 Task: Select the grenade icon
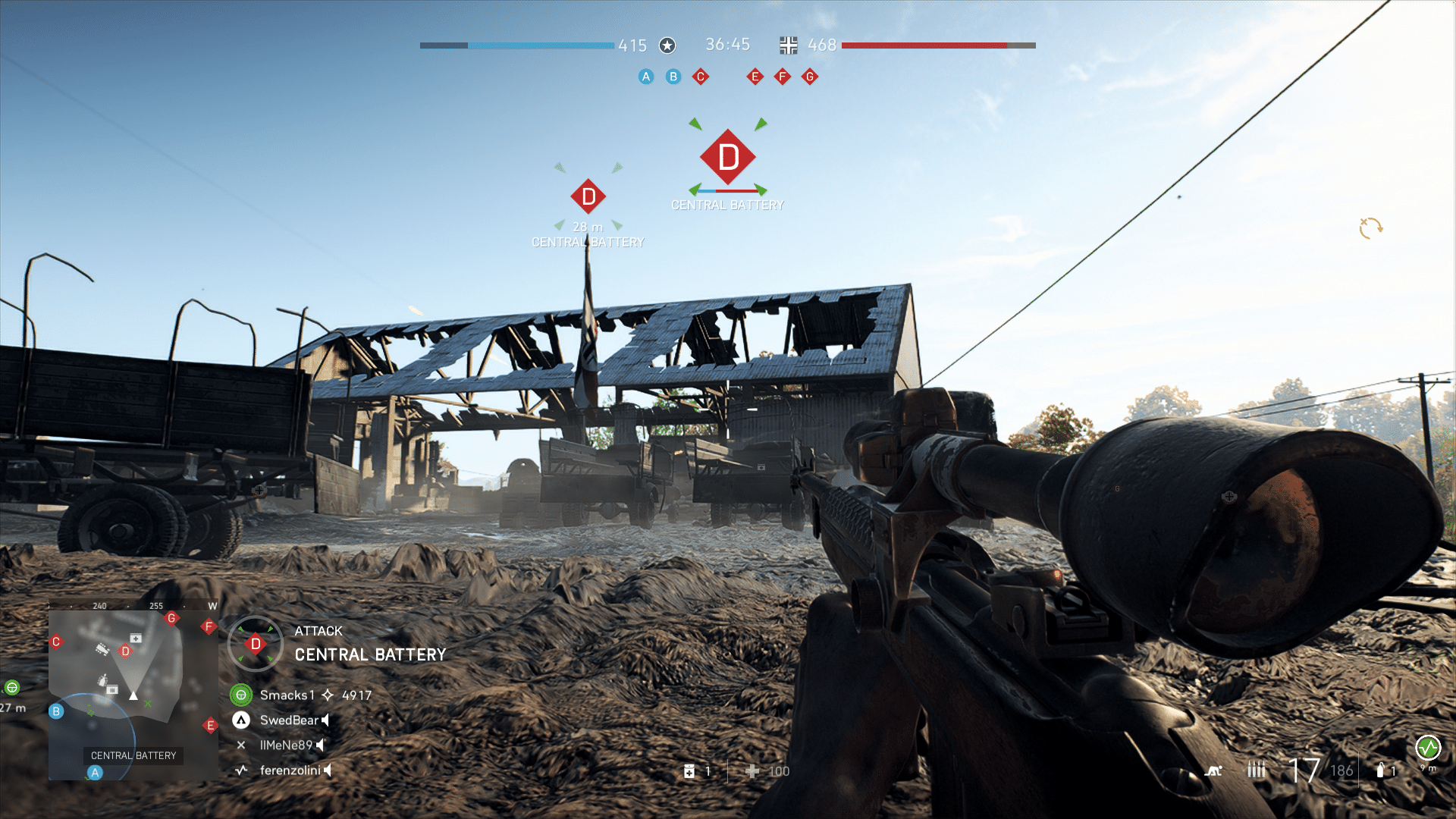click(1380, 770)
